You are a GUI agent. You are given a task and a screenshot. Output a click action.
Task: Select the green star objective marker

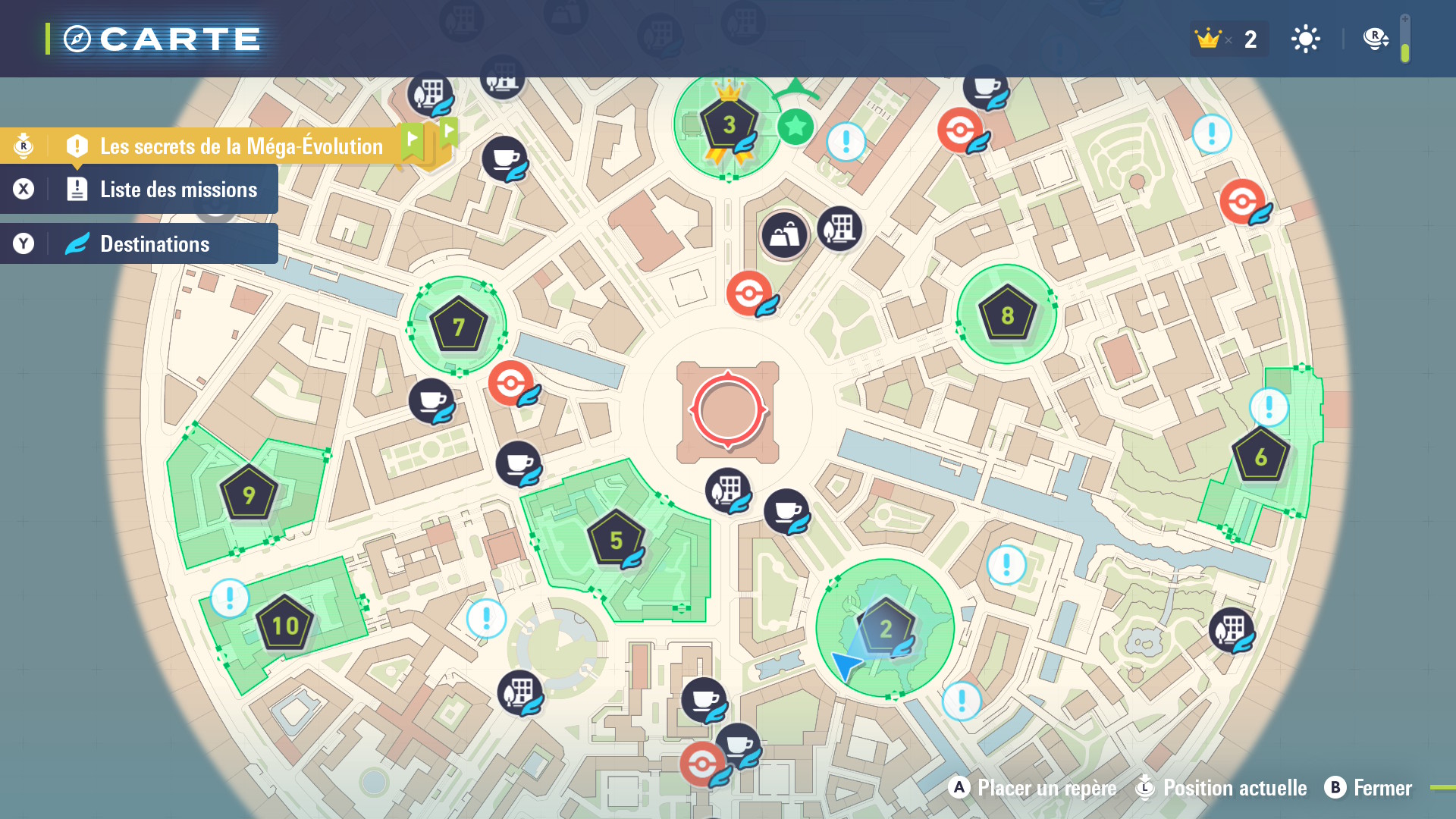coord(795,127)
